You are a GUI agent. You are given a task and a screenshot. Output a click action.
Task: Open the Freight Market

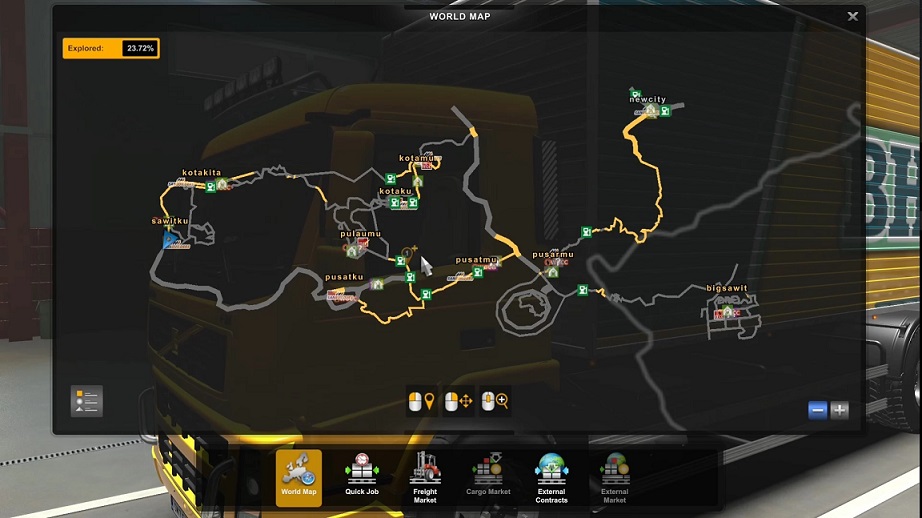pos(425,477)
